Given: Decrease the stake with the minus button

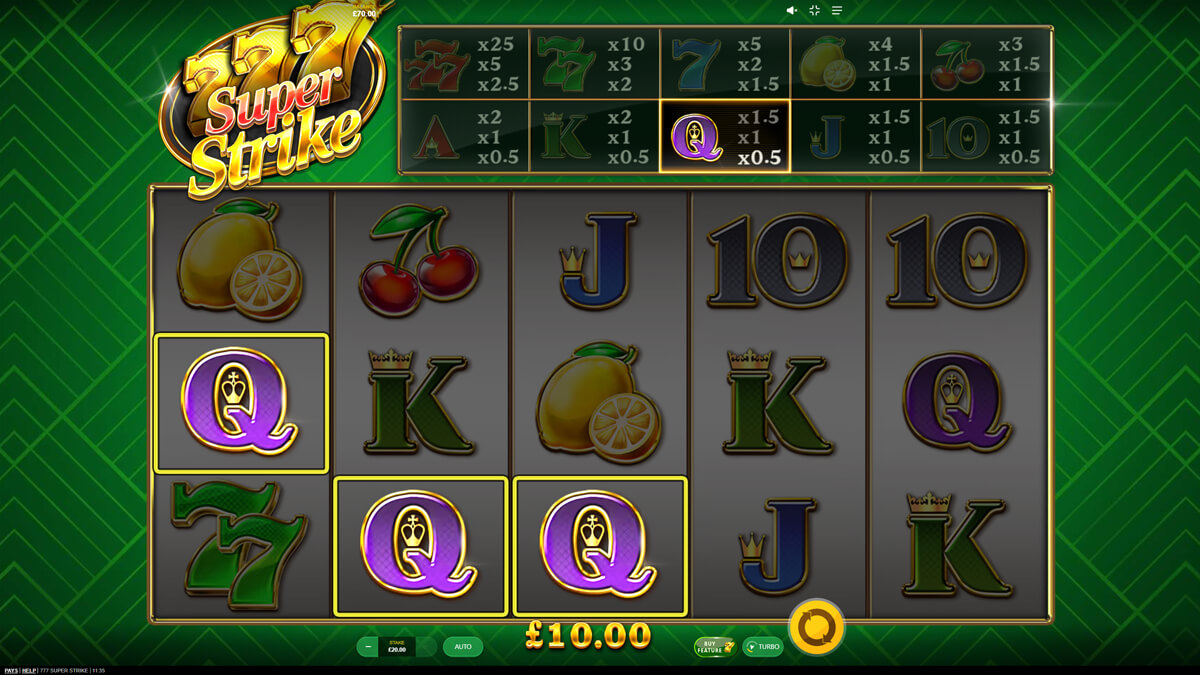Looking at the screenshot, I should pos(369,647).
